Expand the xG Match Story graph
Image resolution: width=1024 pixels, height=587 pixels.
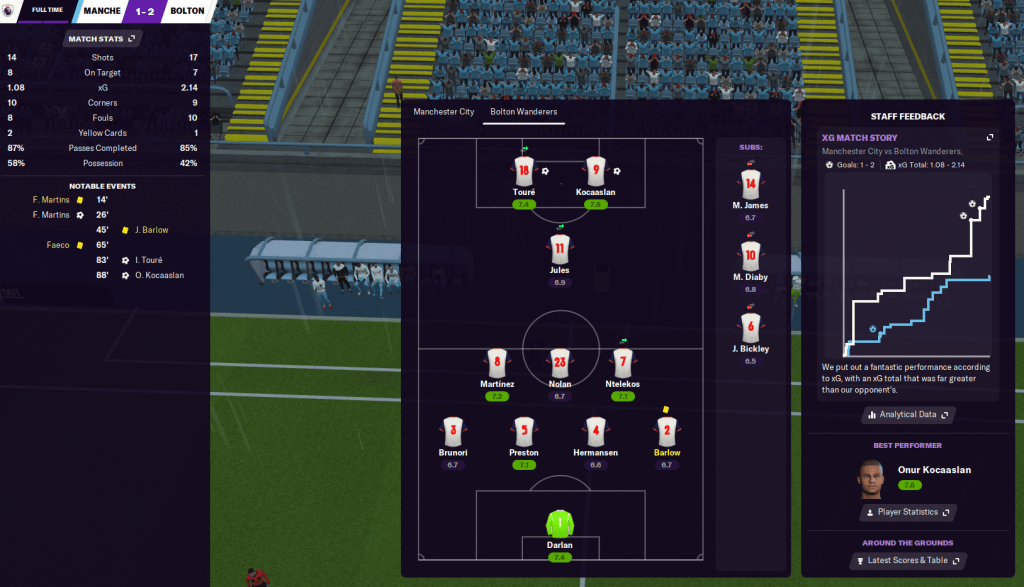(x=990, y=138)
